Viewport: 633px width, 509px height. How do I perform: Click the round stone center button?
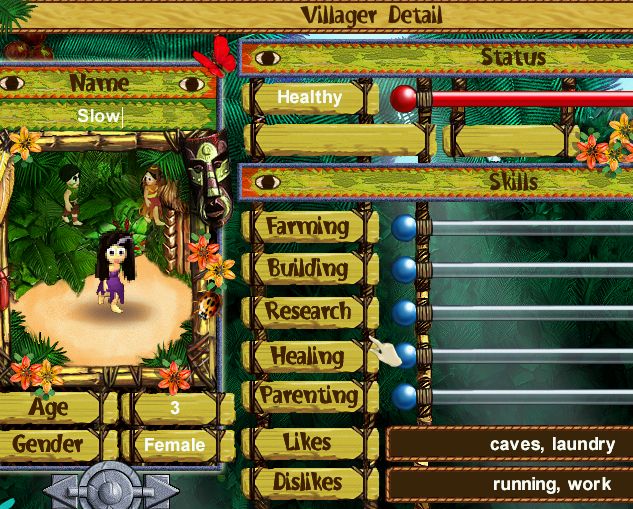click(x=110, y=492)
